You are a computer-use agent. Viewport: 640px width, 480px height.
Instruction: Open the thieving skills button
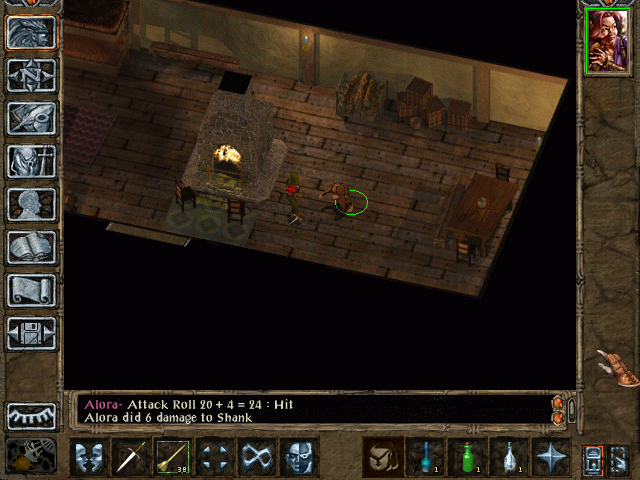pyautogui.click(x=215, y=457)
